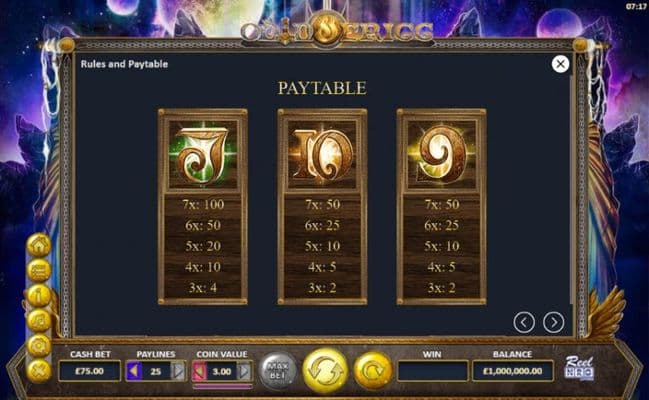Viewport: 649px width, 400px height.
Task: Go to the next paytable page
Action: point(553,322)
